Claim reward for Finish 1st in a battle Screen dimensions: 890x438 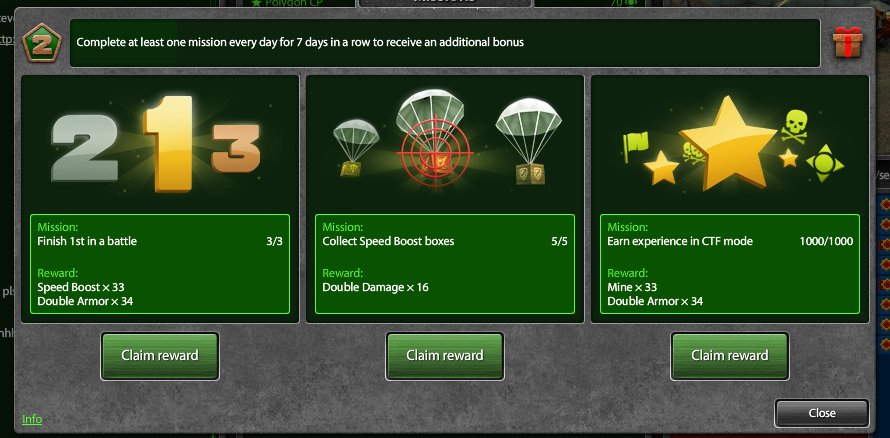159,355
